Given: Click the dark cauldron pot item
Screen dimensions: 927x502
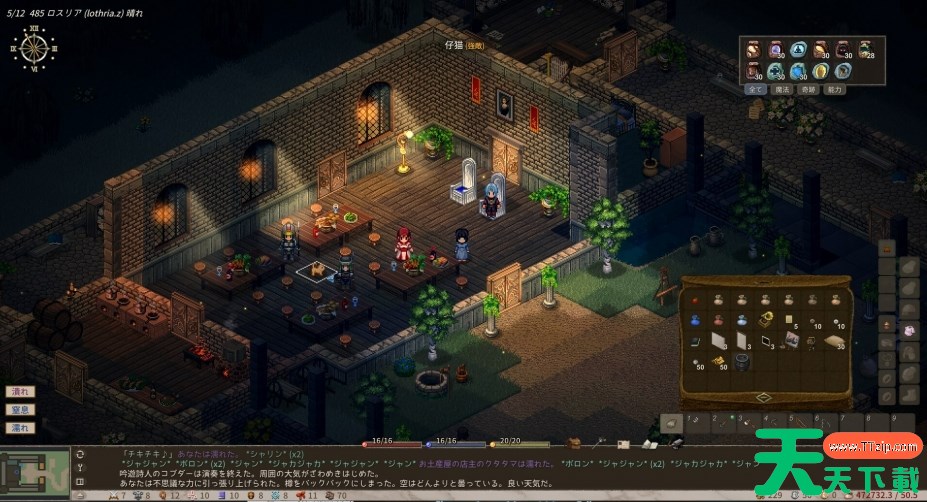Looking at the screenshot, I should click(x=742, y=363).
